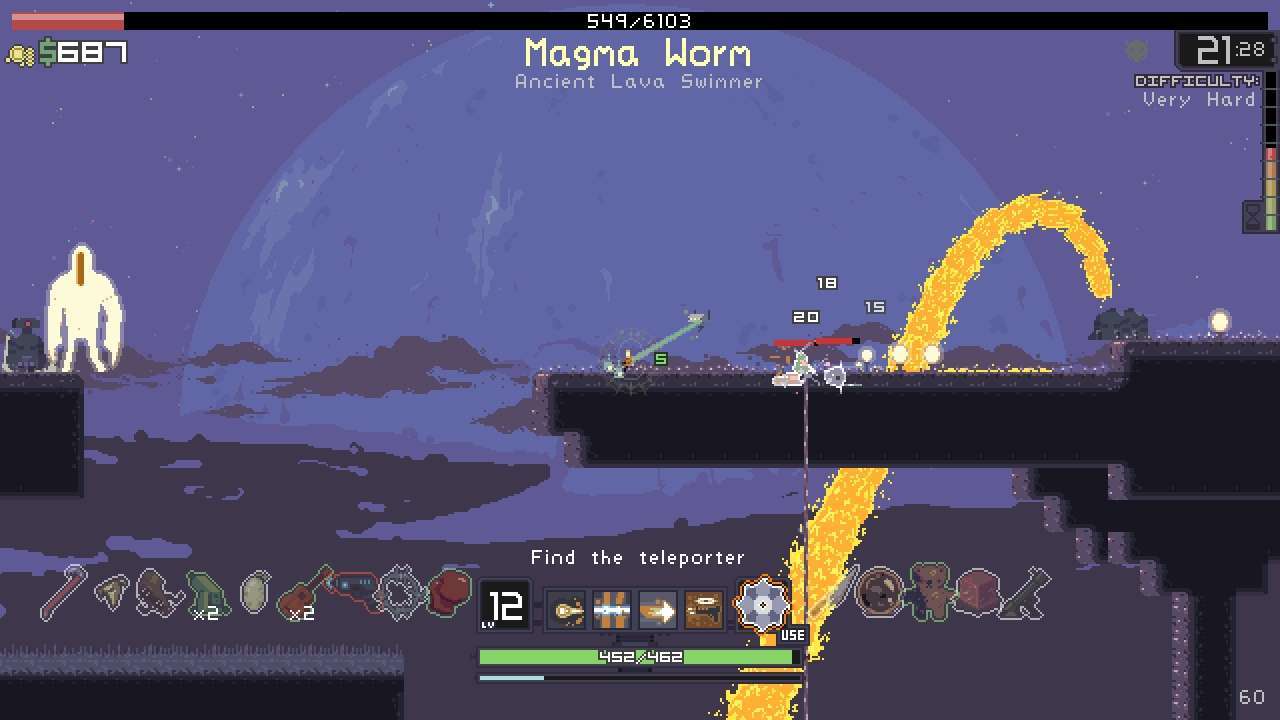
Task: Click the green 452/462 health bar
Action: click(x=638, y=657)
